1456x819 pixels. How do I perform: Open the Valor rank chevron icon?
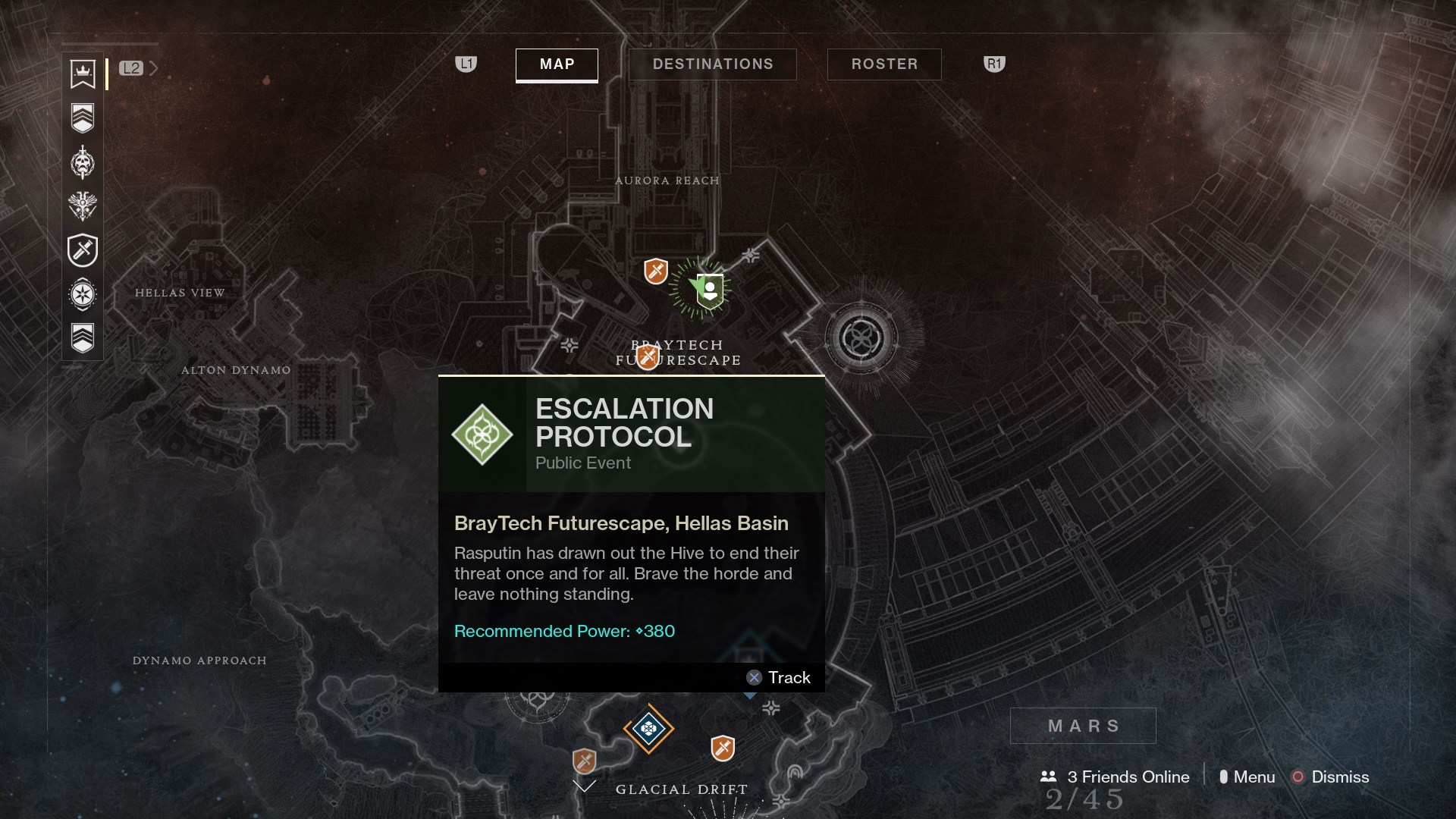[82, 117]
